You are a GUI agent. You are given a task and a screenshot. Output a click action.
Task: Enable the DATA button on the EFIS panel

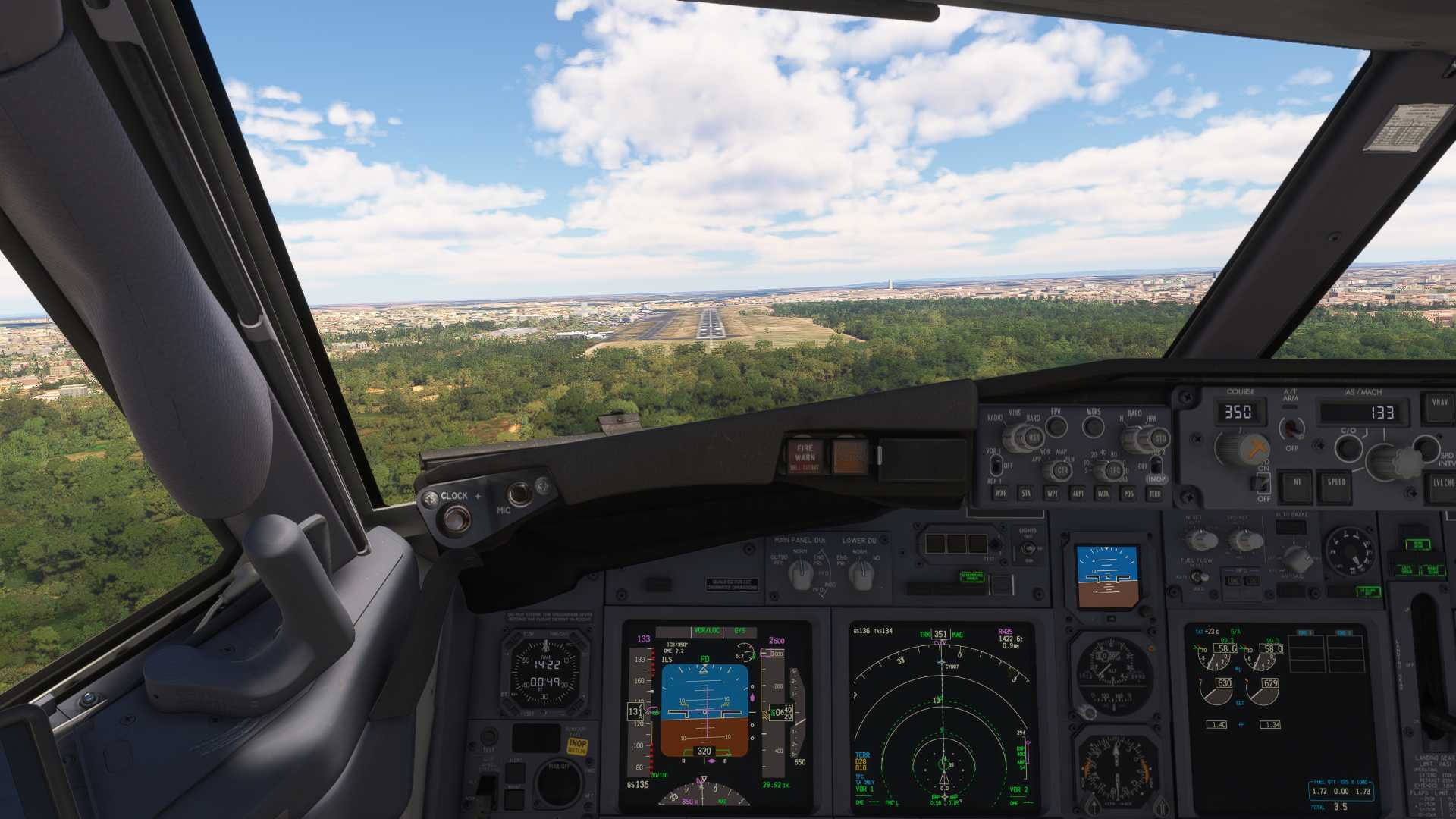coord(1103,494)
